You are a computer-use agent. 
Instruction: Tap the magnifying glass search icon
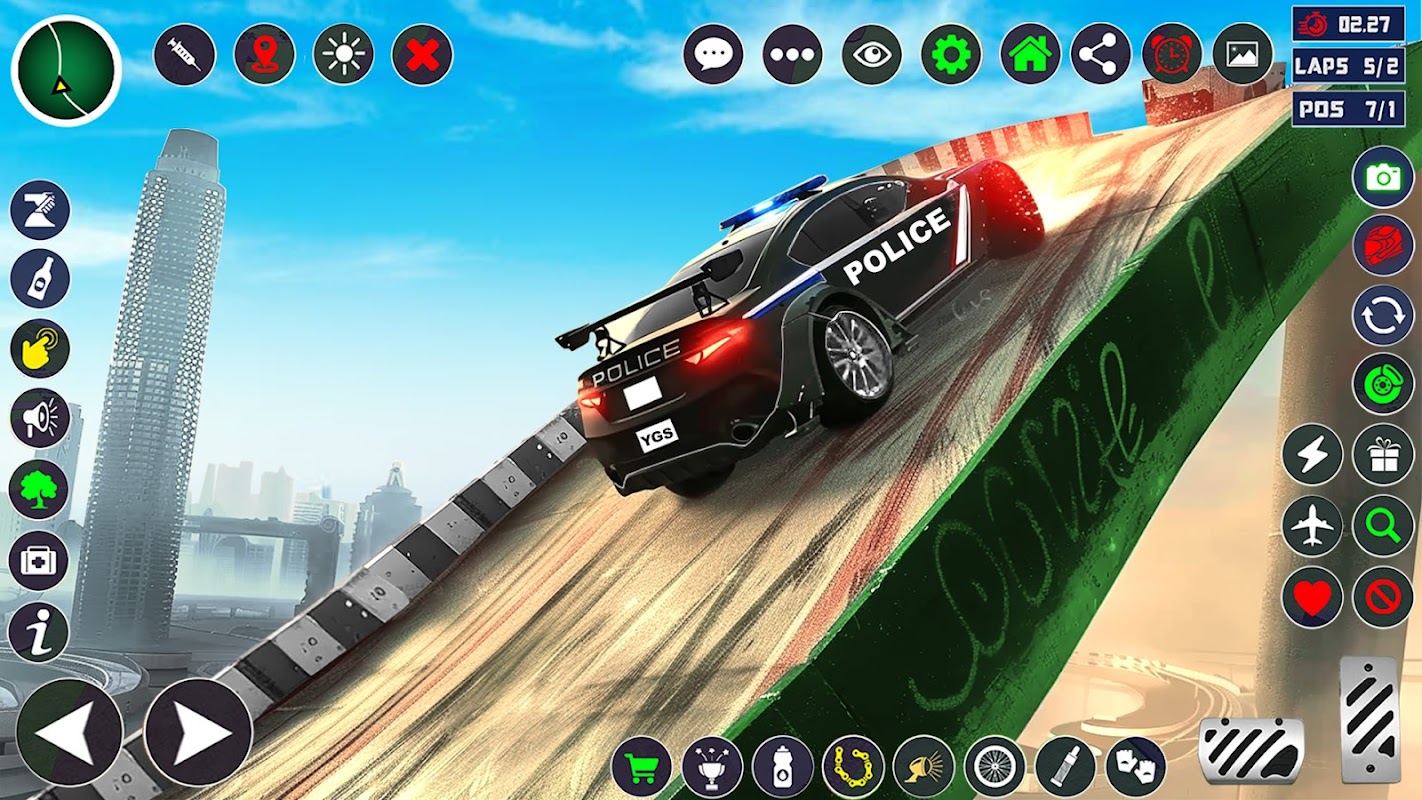1383,526
